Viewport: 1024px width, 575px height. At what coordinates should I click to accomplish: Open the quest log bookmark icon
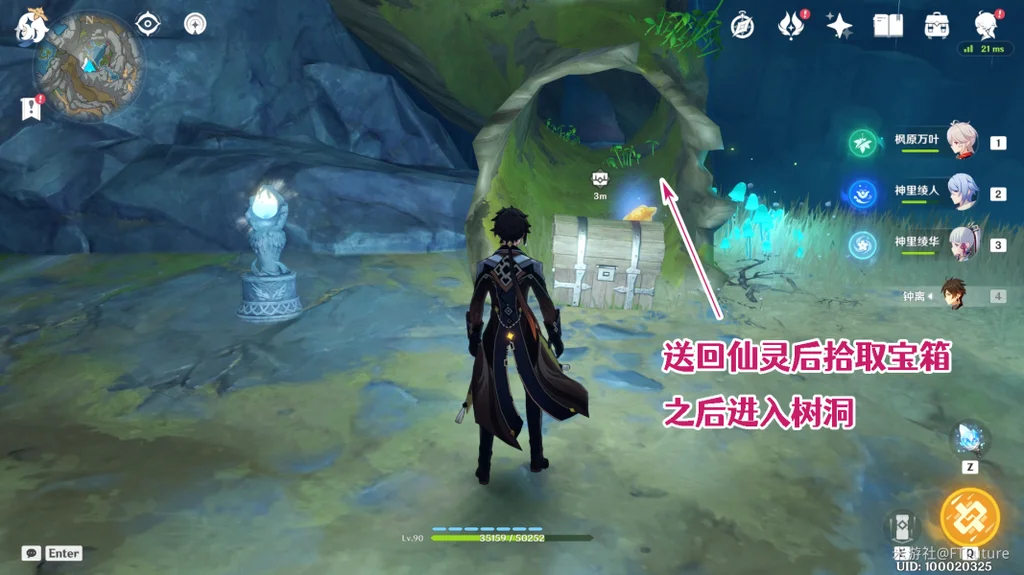click(30, 108)
